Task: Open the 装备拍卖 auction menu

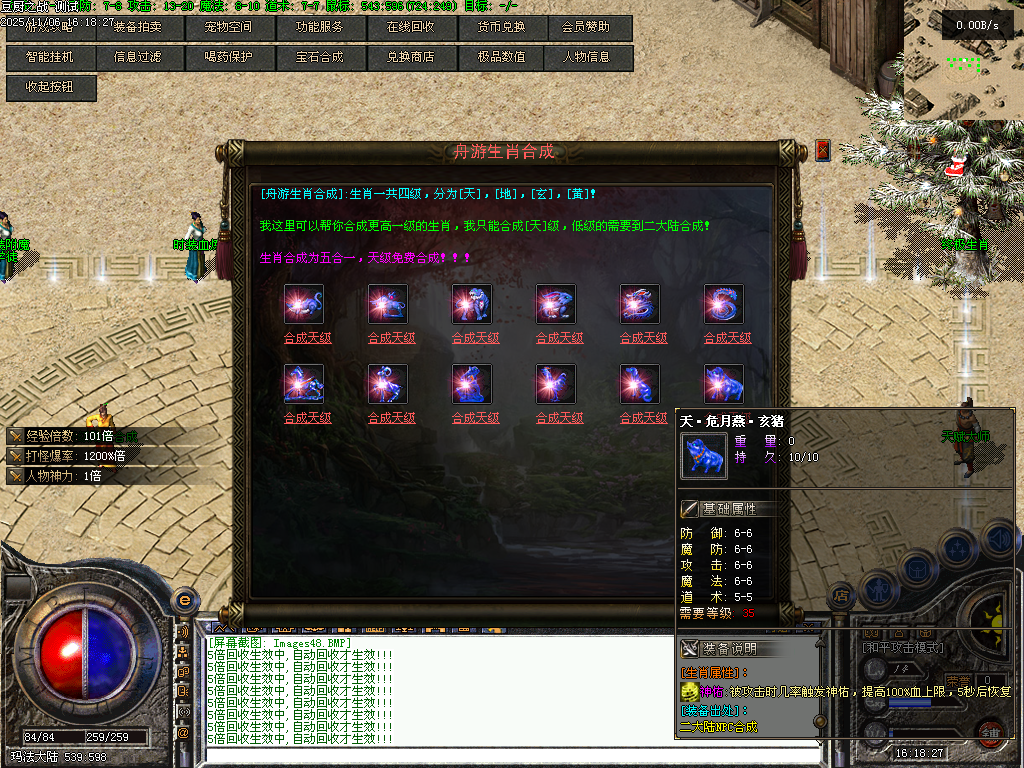Action: click(138, 27)
